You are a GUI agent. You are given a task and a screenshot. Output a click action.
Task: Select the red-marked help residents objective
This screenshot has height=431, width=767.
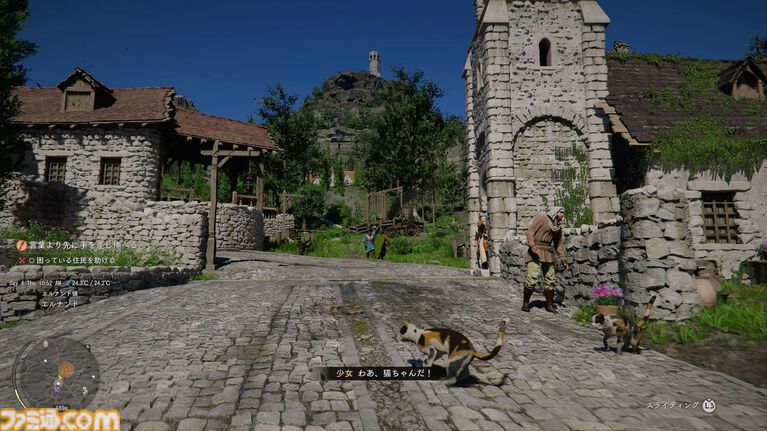click(71, 260)
